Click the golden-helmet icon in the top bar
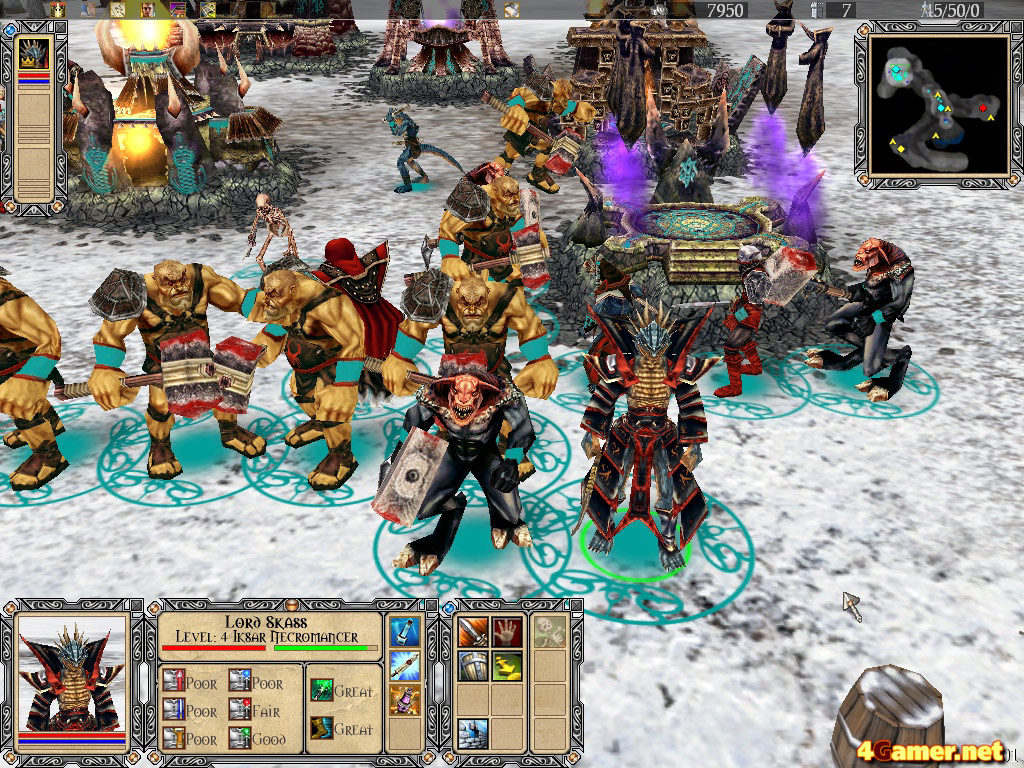 57,9
